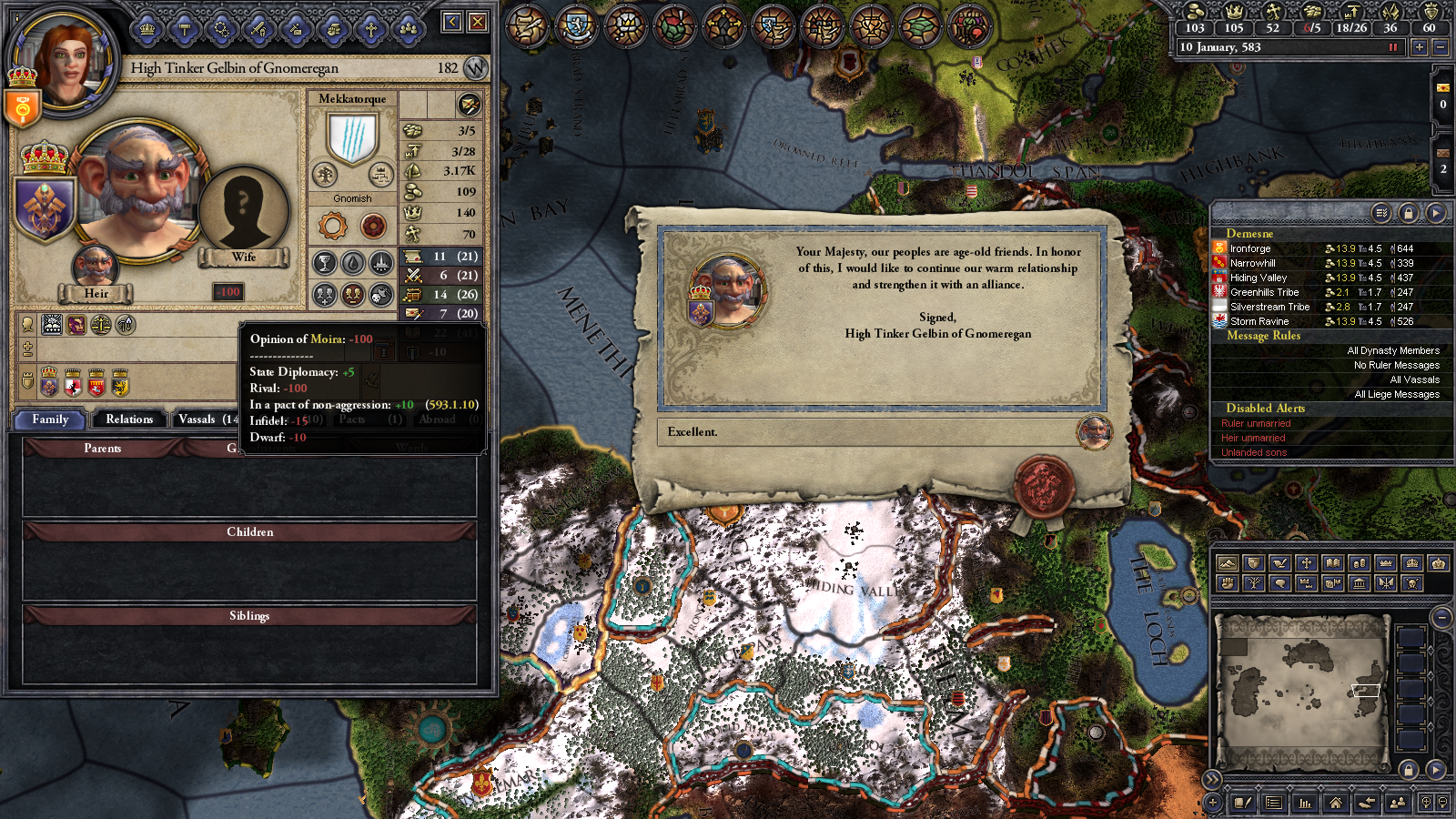Screen dimensions: 1456x819
Task: Open the Wife portrait slot
Action: pyautogui.click(x=243, y=211)
